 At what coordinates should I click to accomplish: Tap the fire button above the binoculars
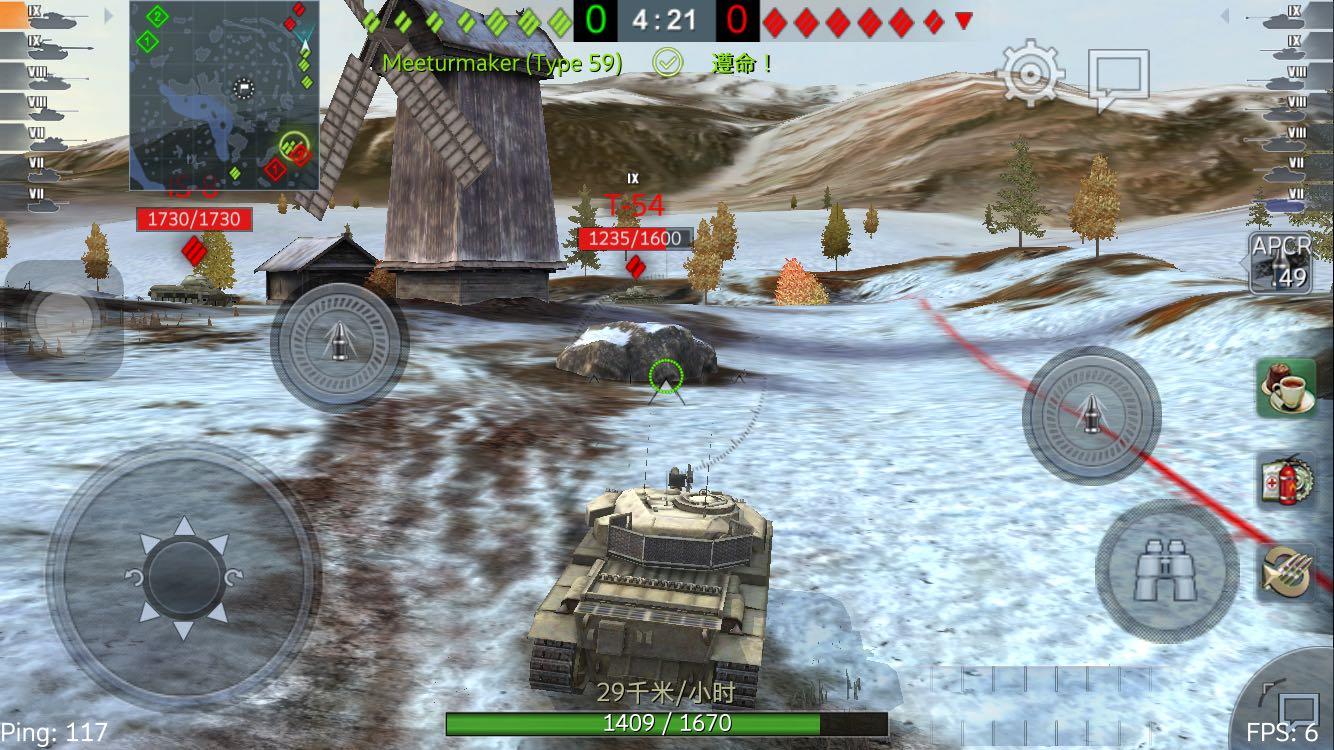click(x=1091, y=415)
